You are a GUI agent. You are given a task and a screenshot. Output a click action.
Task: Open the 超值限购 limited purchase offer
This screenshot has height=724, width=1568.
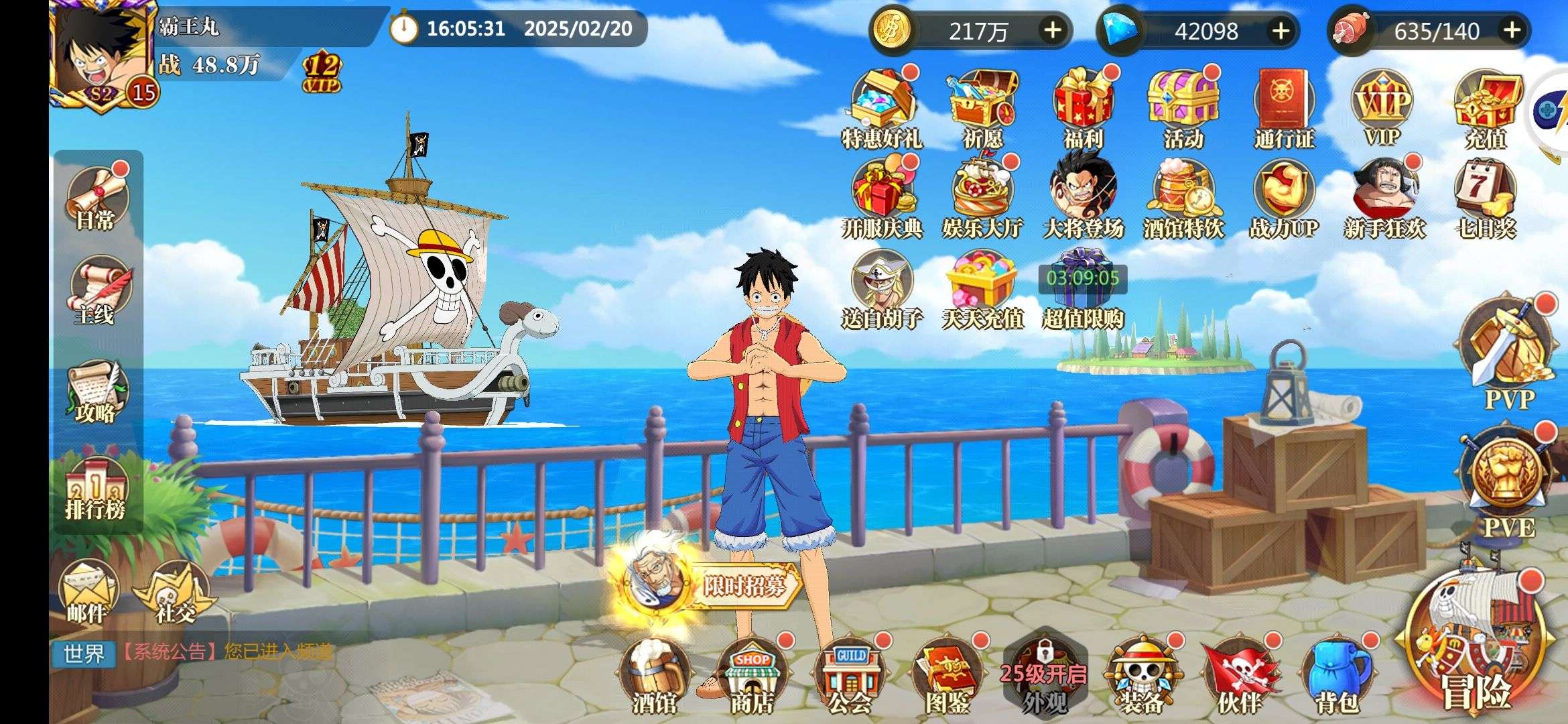coord(1083,288)
